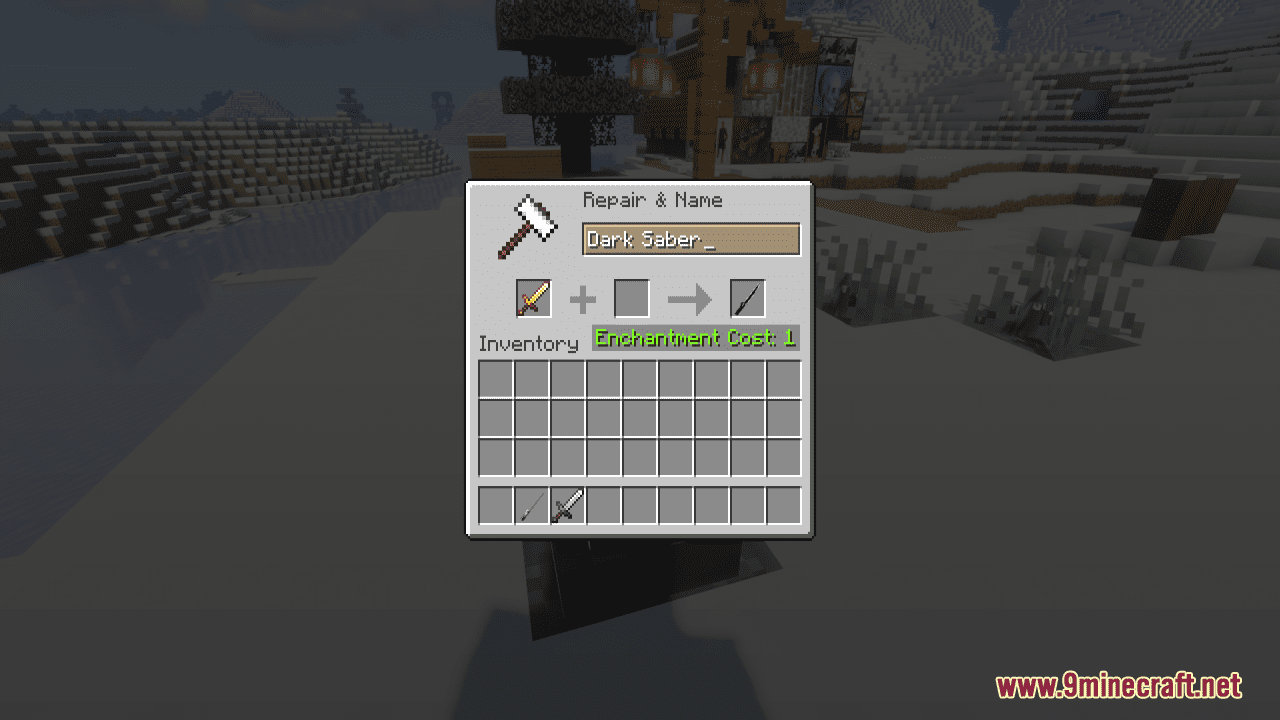Click the Enchantment Cost: 1 label
The height and width of the screenshot is (720, 1280).
coord(695,338)
